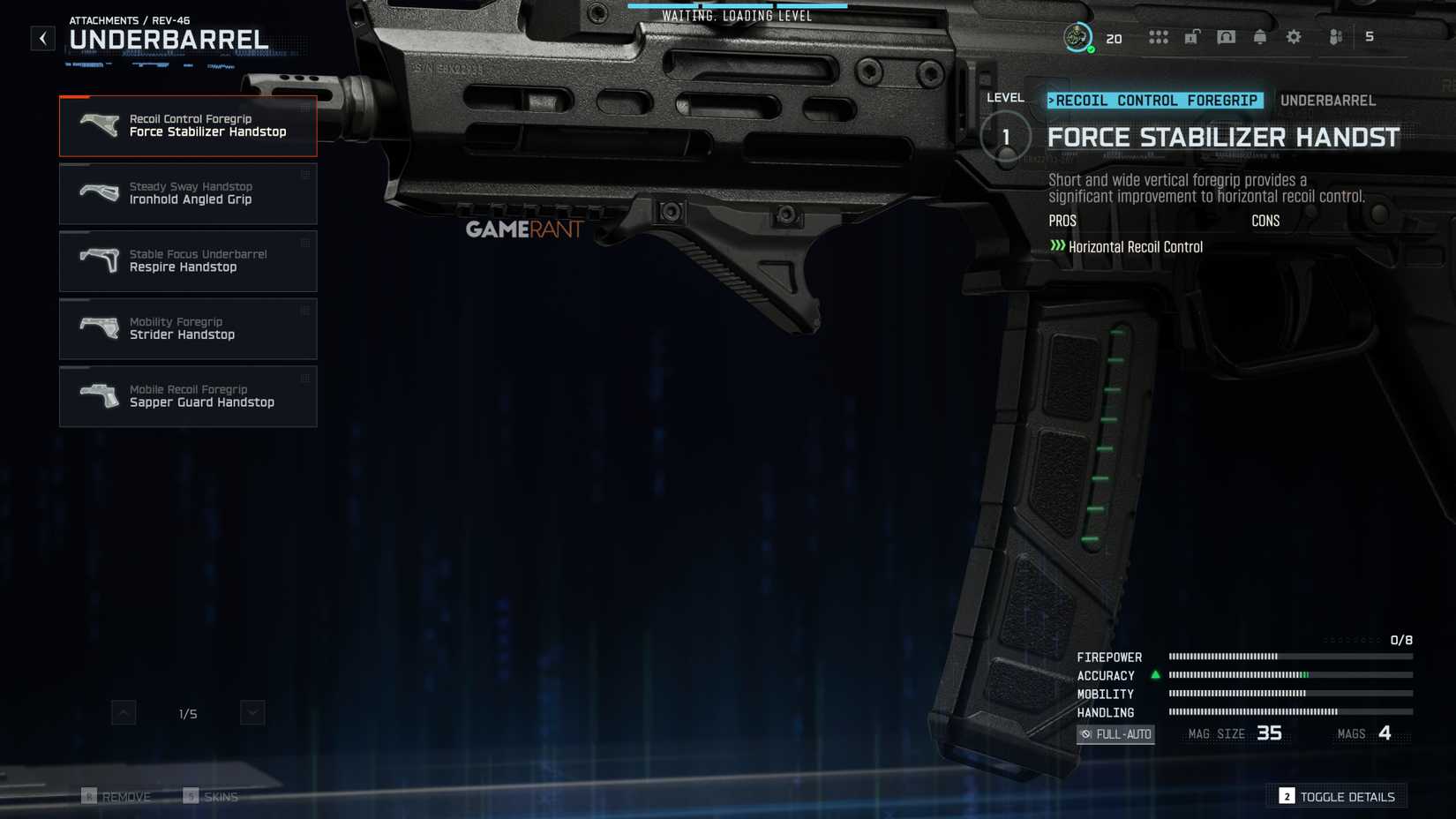Toggle the FULL-AUTO fire mode indicator
This screenshot has width=1456, height=819.
pos(1115,733)
